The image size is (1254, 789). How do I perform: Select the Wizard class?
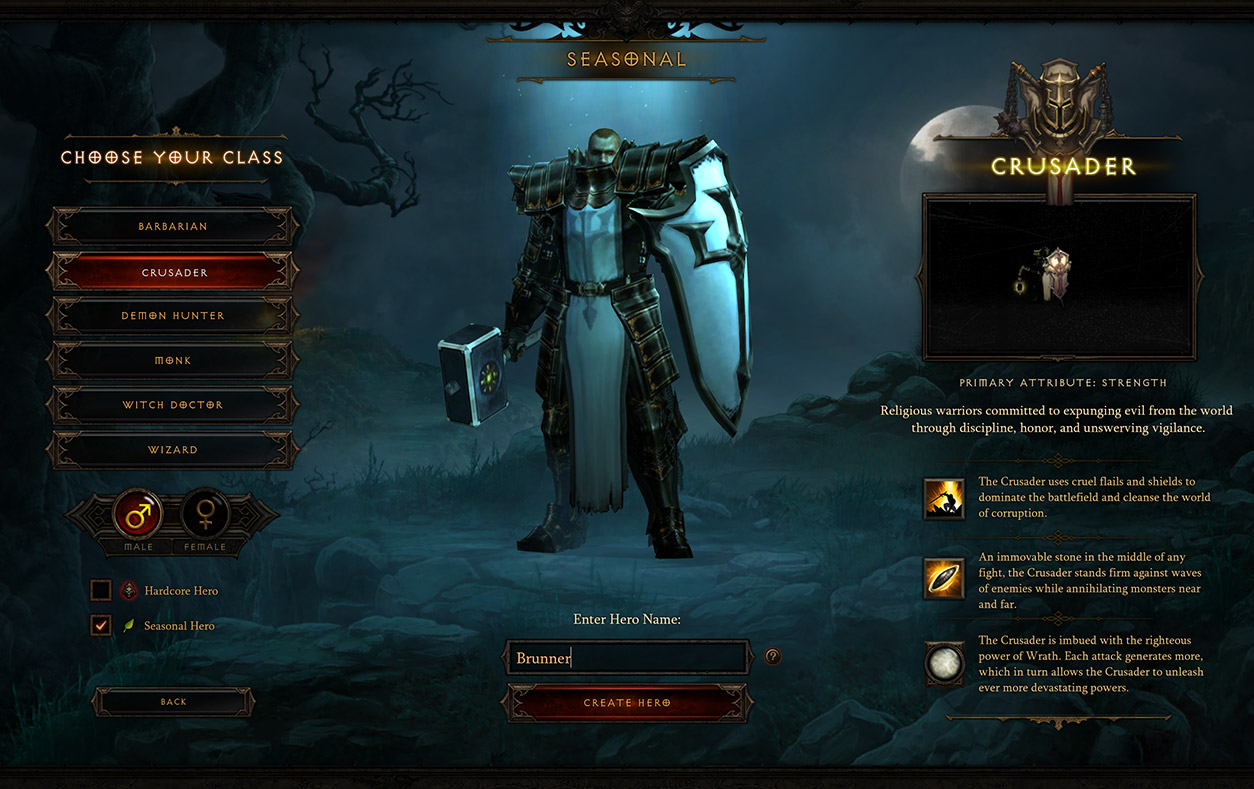point(173,450)
